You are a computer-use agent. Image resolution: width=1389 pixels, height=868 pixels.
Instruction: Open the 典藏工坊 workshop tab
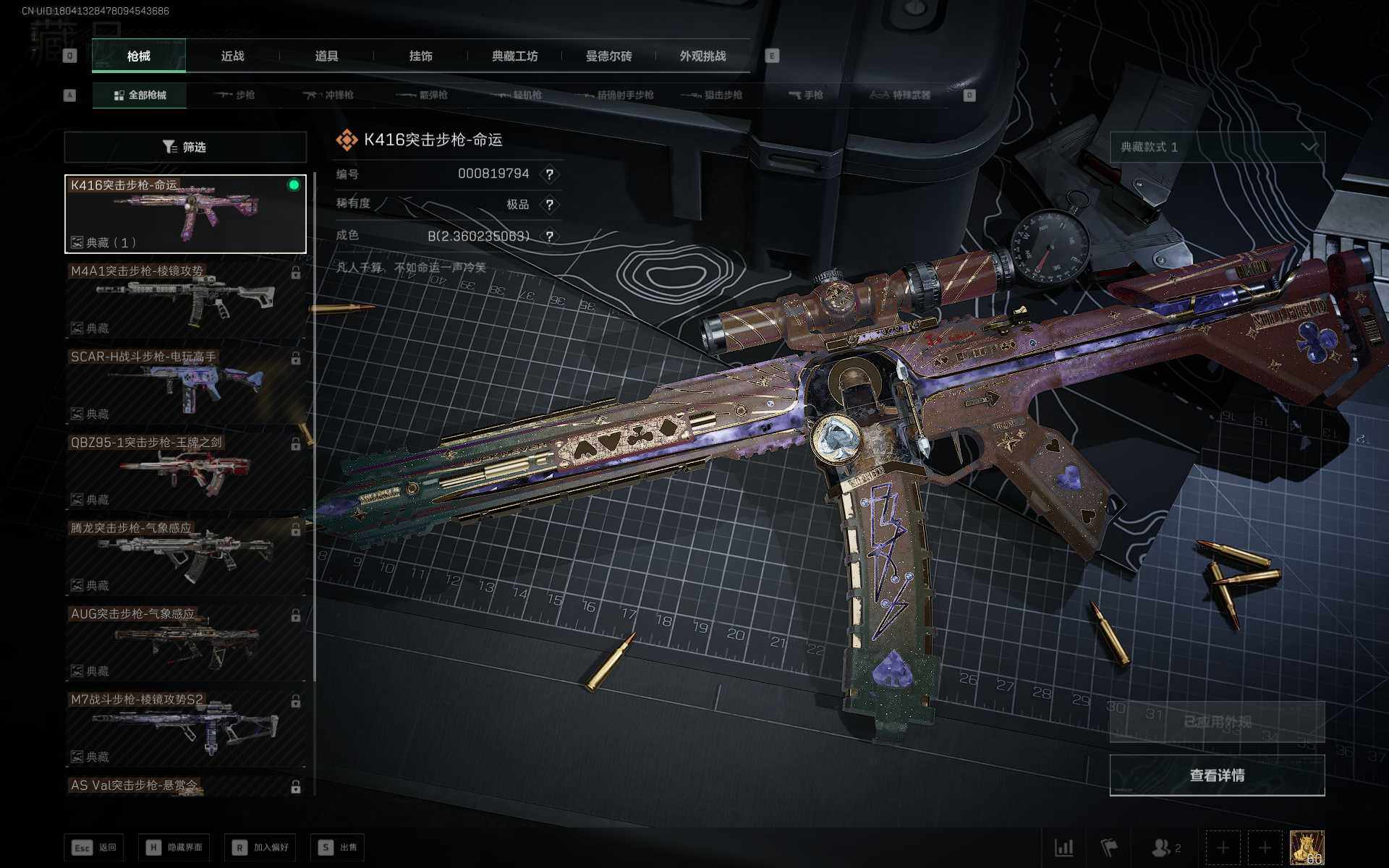click(514, 56)
